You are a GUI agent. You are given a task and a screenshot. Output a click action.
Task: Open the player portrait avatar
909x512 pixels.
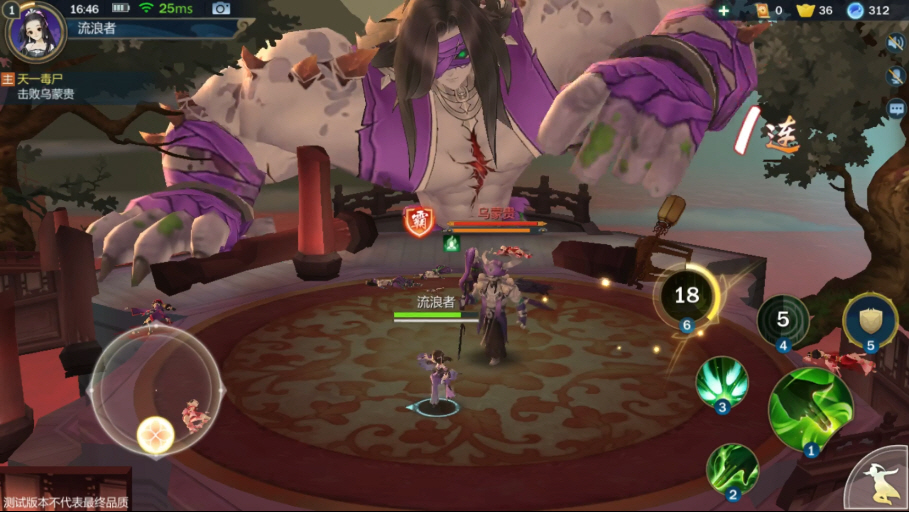(x=36, y=30)
